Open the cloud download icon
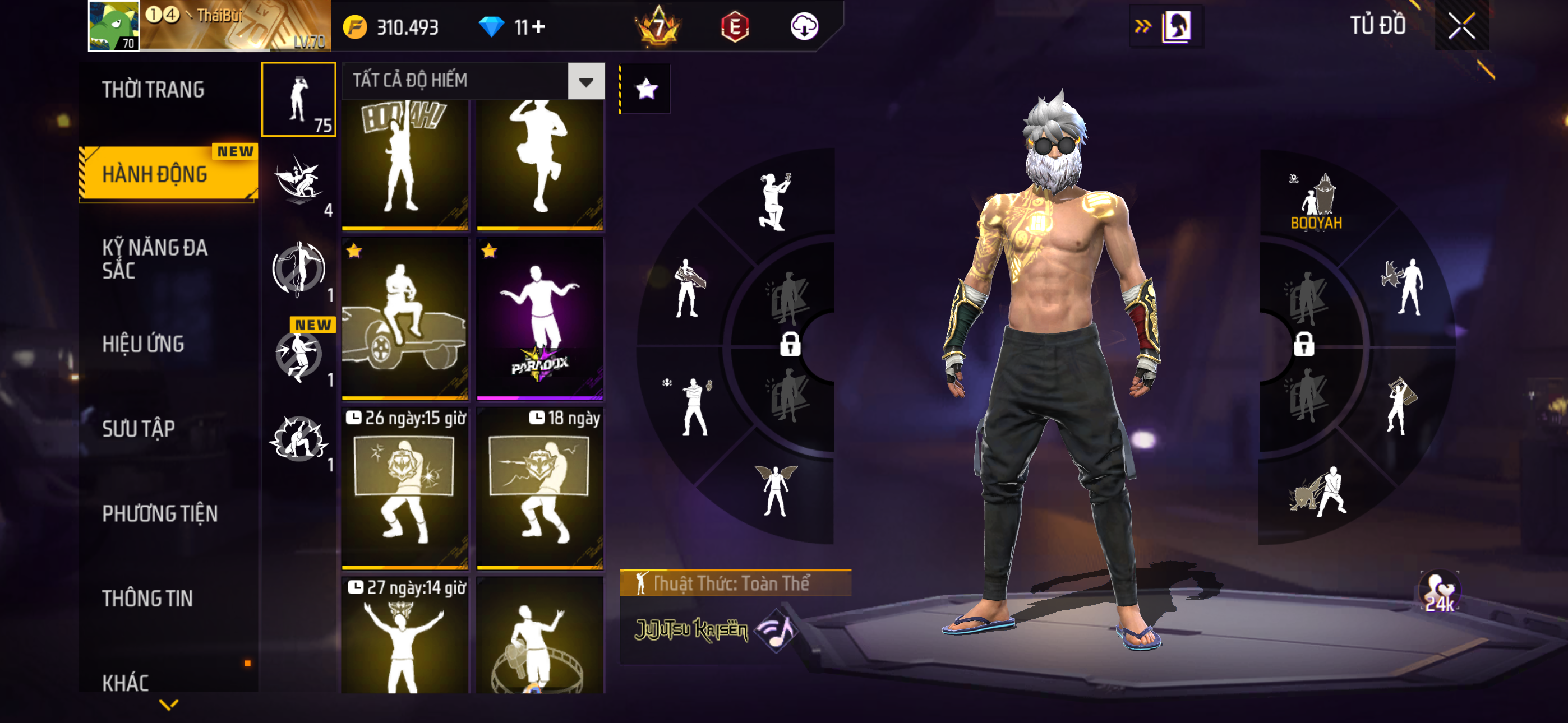 [x=804, y=27]
